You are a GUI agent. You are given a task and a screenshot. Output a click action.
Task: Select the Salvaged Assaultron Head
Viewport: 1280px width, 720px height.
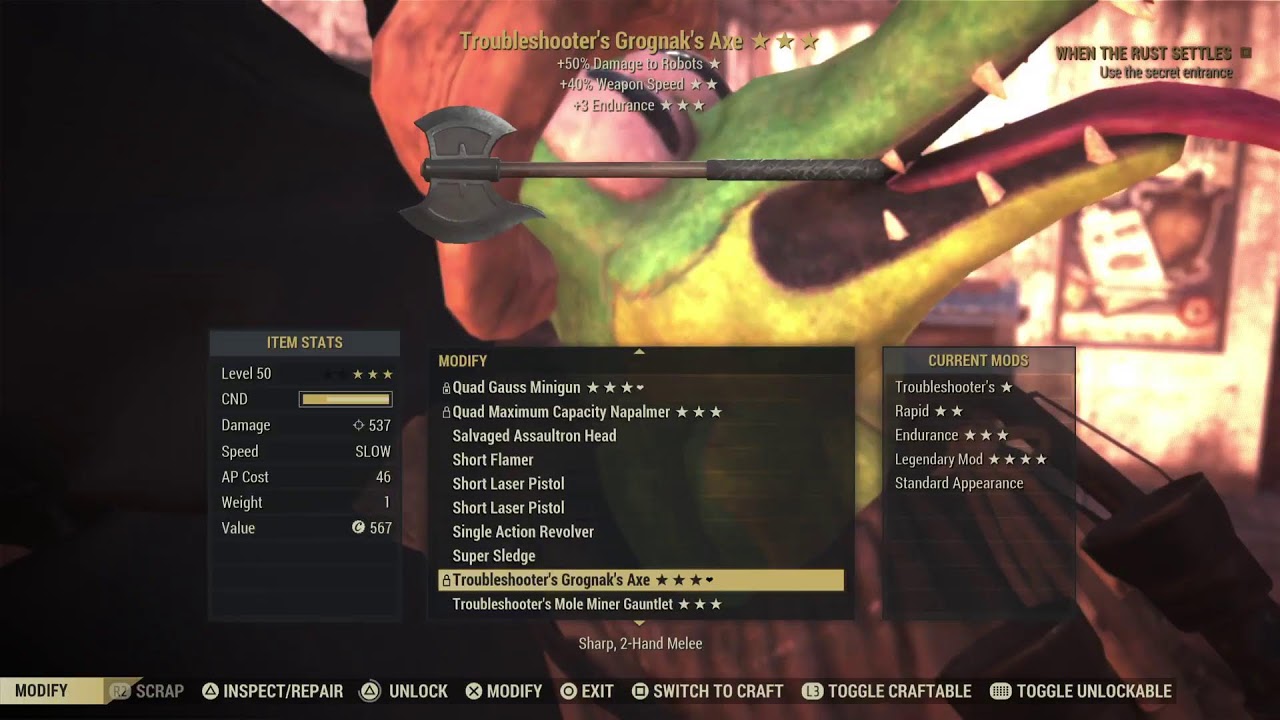click(x=534, y=436)
